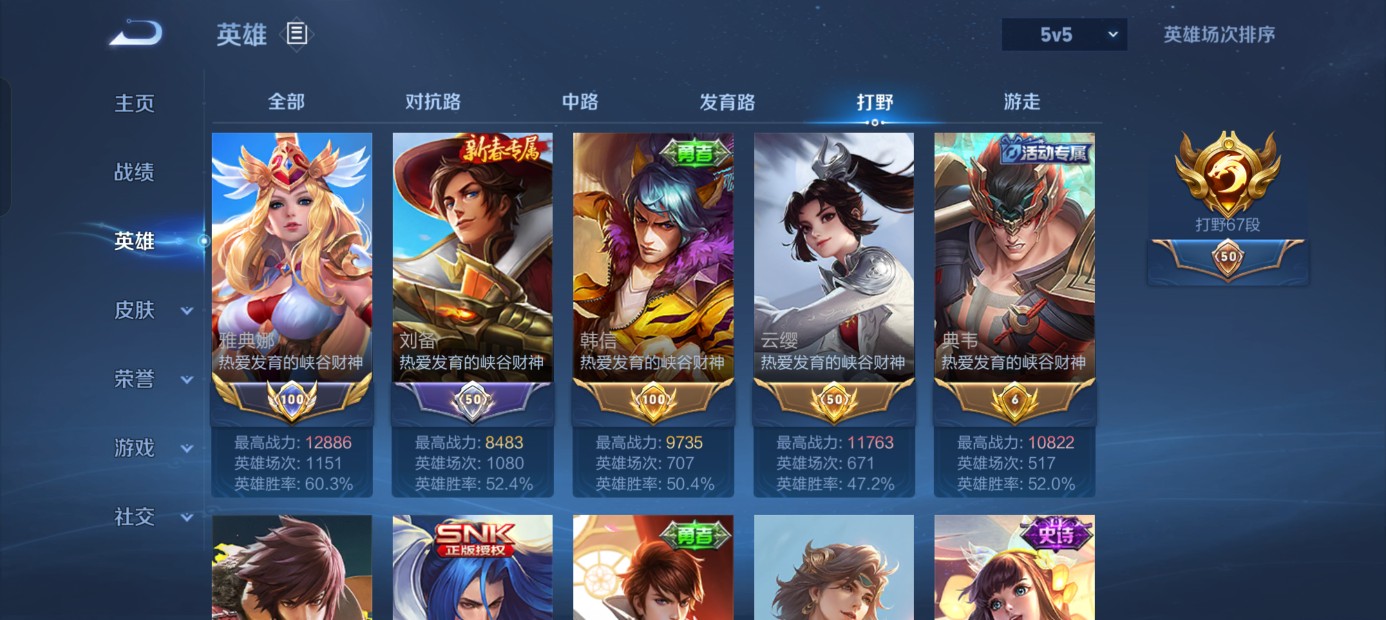Select the 云缨 hero card
The width and height of the screenshot is (1386, 620).
click(834, 258)
